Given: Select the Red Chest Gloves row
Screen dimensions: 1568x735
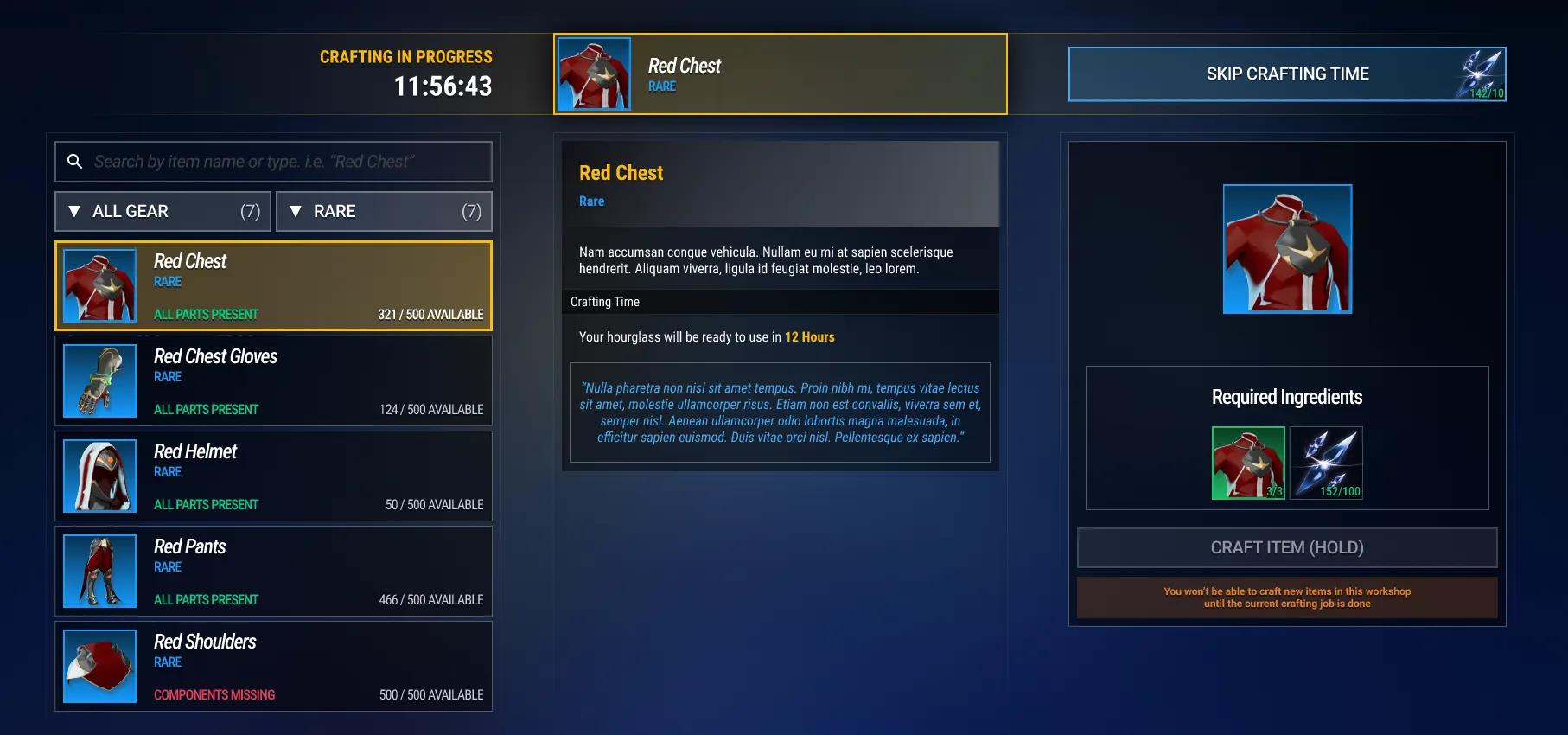Looking at the screenshot, I should (273, 381).
